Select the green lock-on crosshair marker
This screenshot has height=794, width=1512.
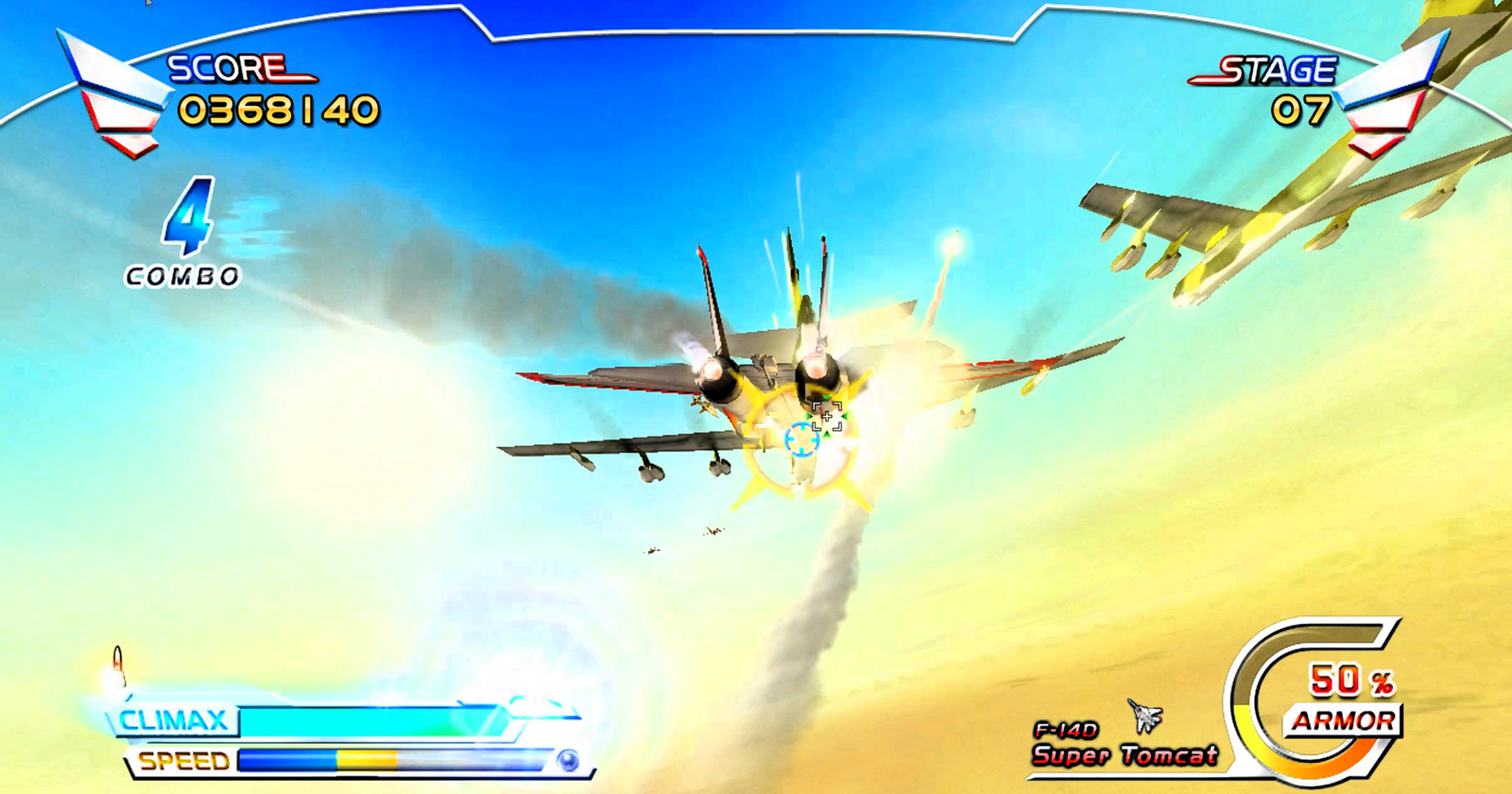[826, 416]
